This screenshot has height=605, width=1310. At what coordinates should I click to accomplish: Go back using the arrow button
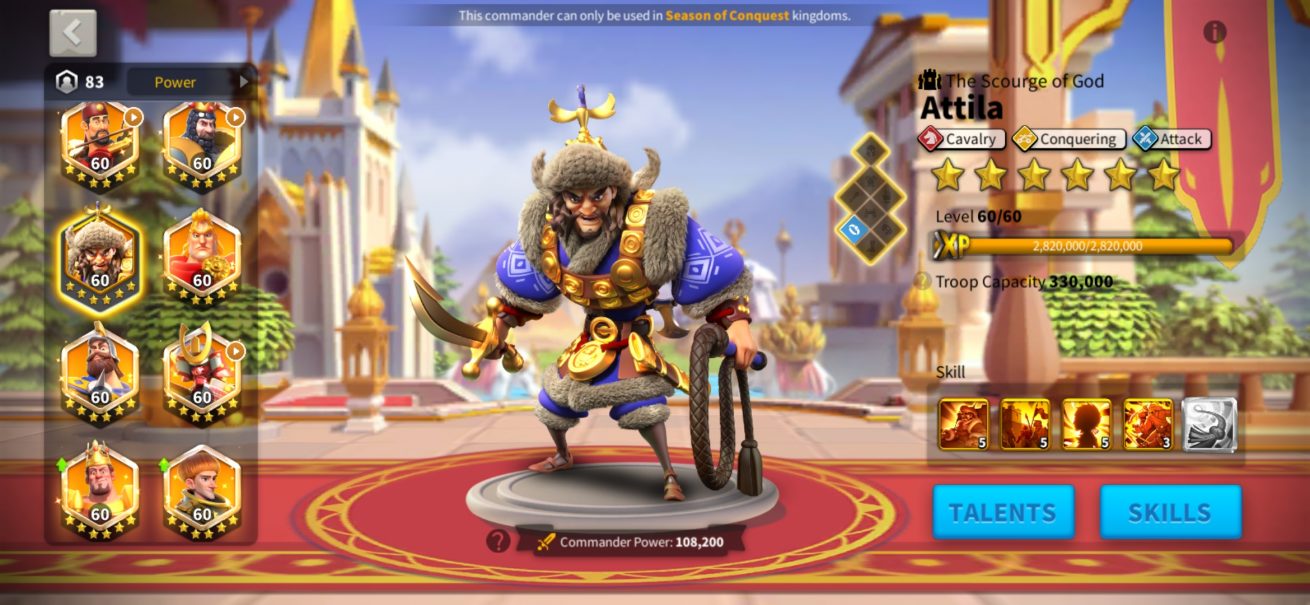click(x=73, y=33)
